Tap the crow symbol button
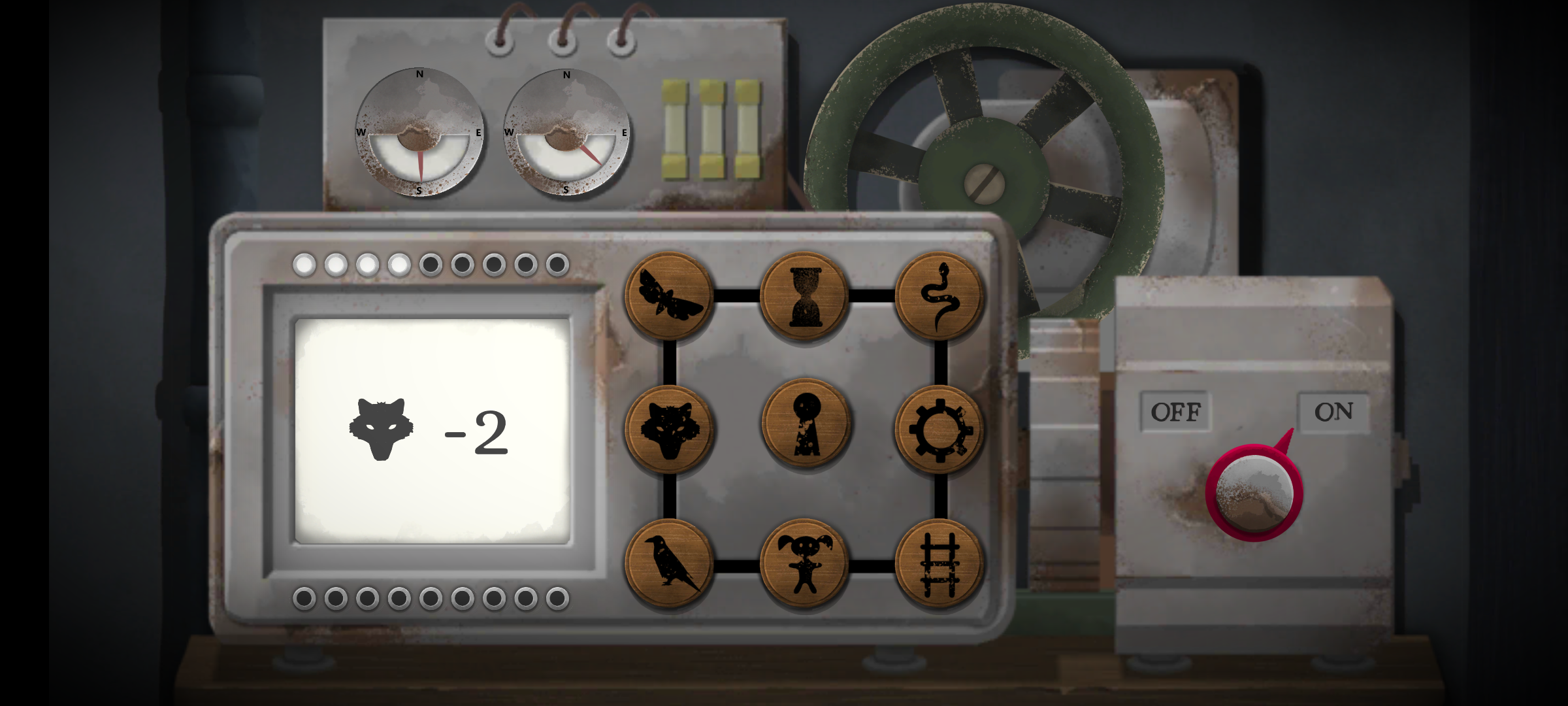Viewport: 1568px width, 706px height. point(669,563)
